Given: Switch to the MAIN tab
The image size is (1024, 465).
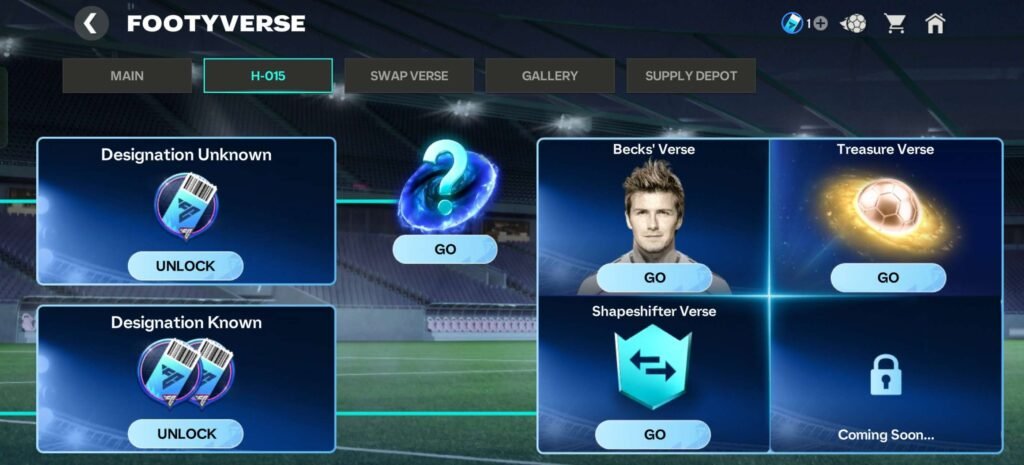Looking at the screenshot, I should (127, 76).
